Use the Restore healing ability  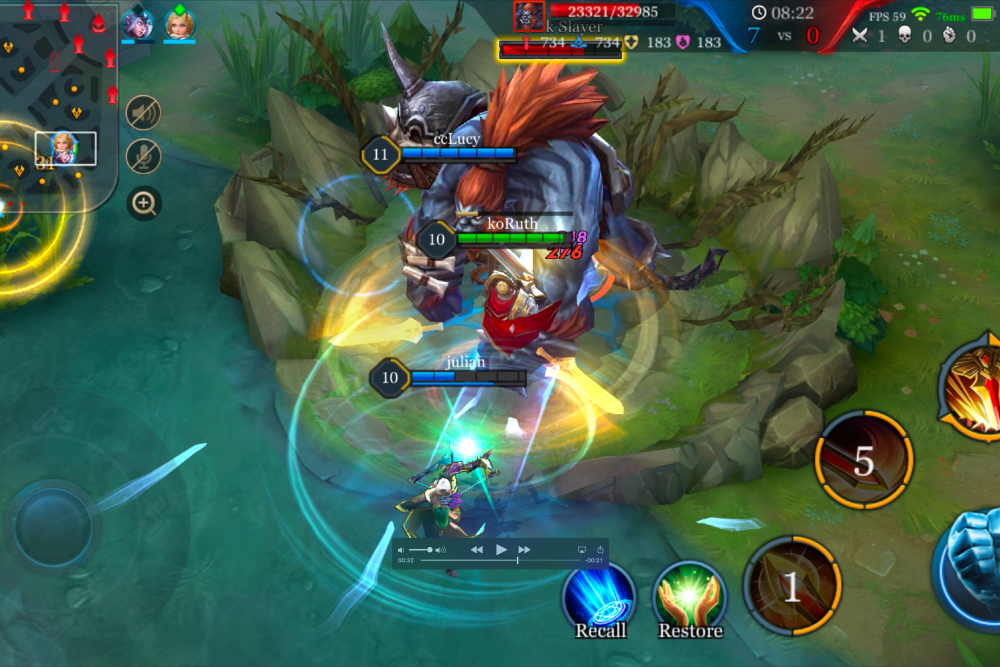coord(689,597)
